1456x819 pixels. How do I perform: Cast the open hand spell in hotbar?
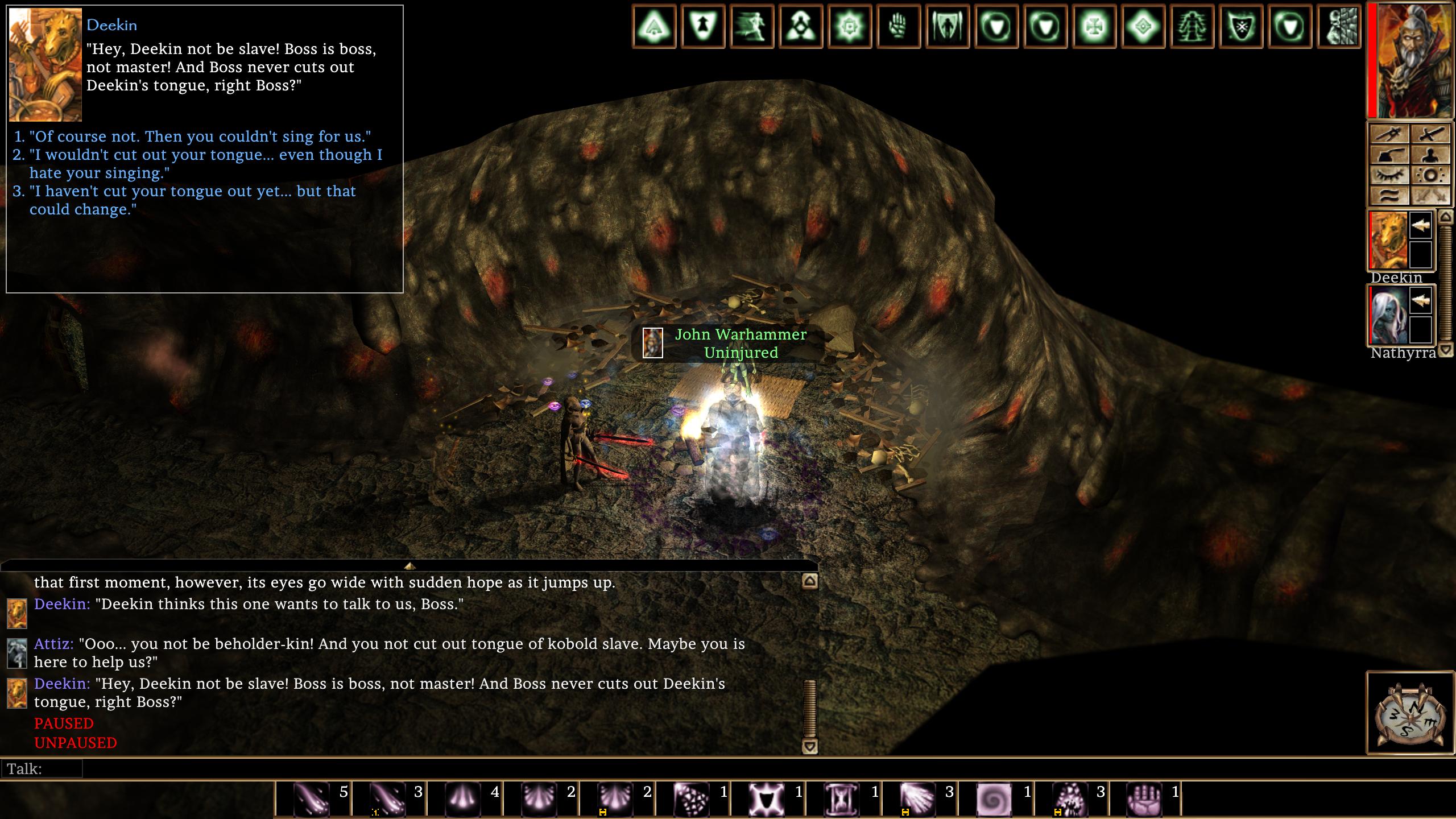(x=1145, y=799)
